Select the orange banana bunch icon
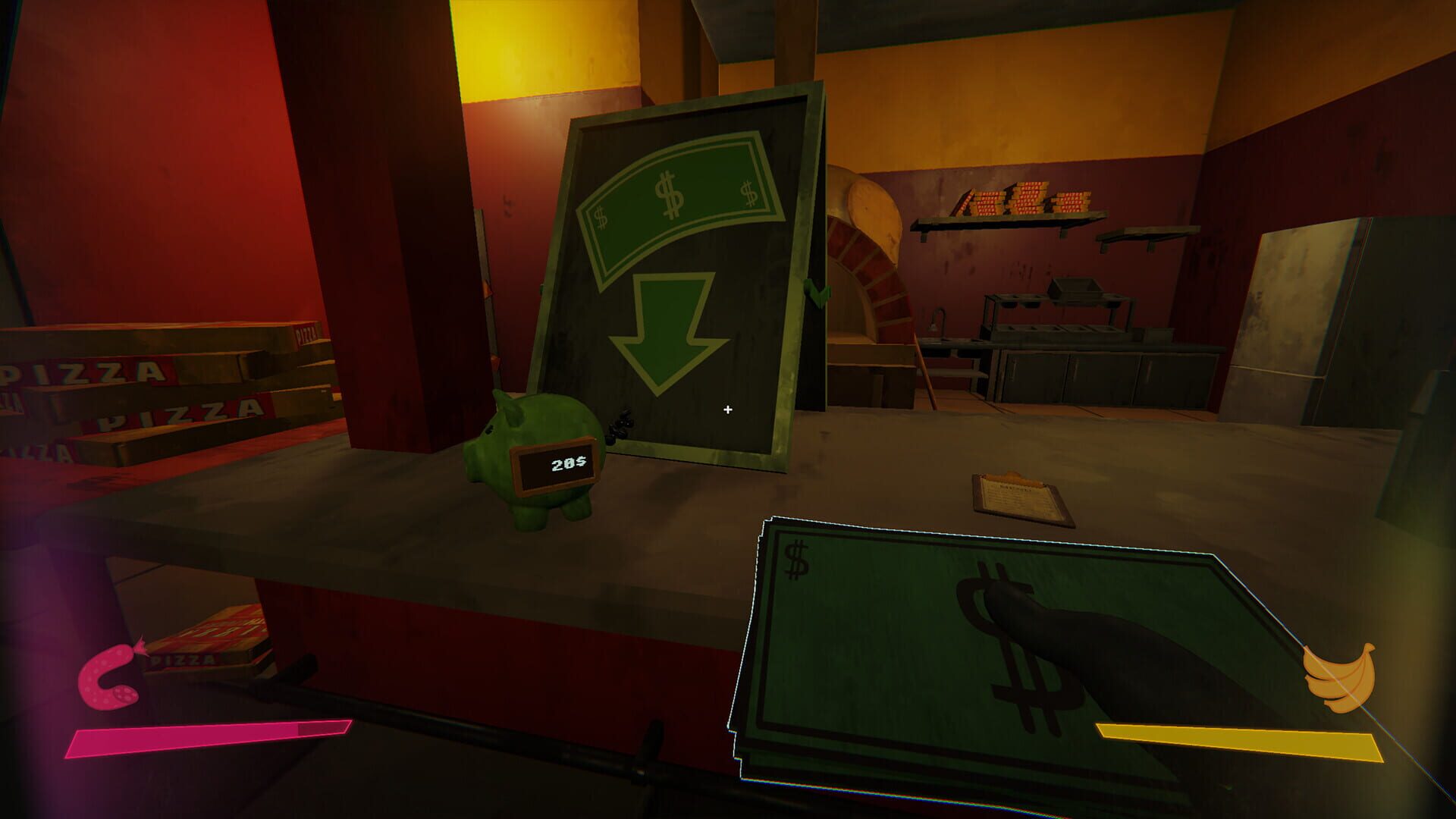 pos(1339,677)
